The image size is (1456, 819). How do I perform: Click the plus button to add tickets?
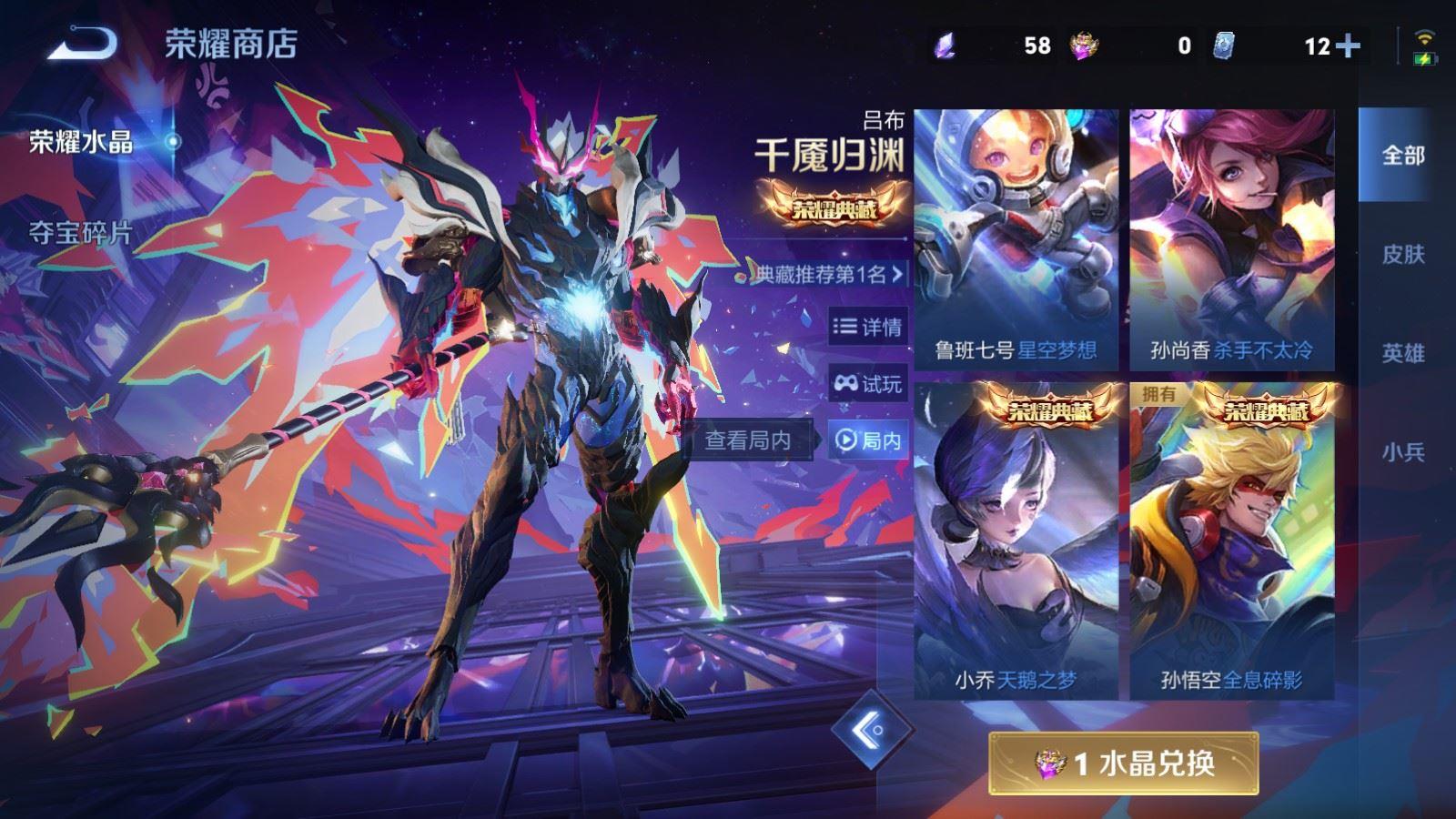click(x=1348, y=45)
